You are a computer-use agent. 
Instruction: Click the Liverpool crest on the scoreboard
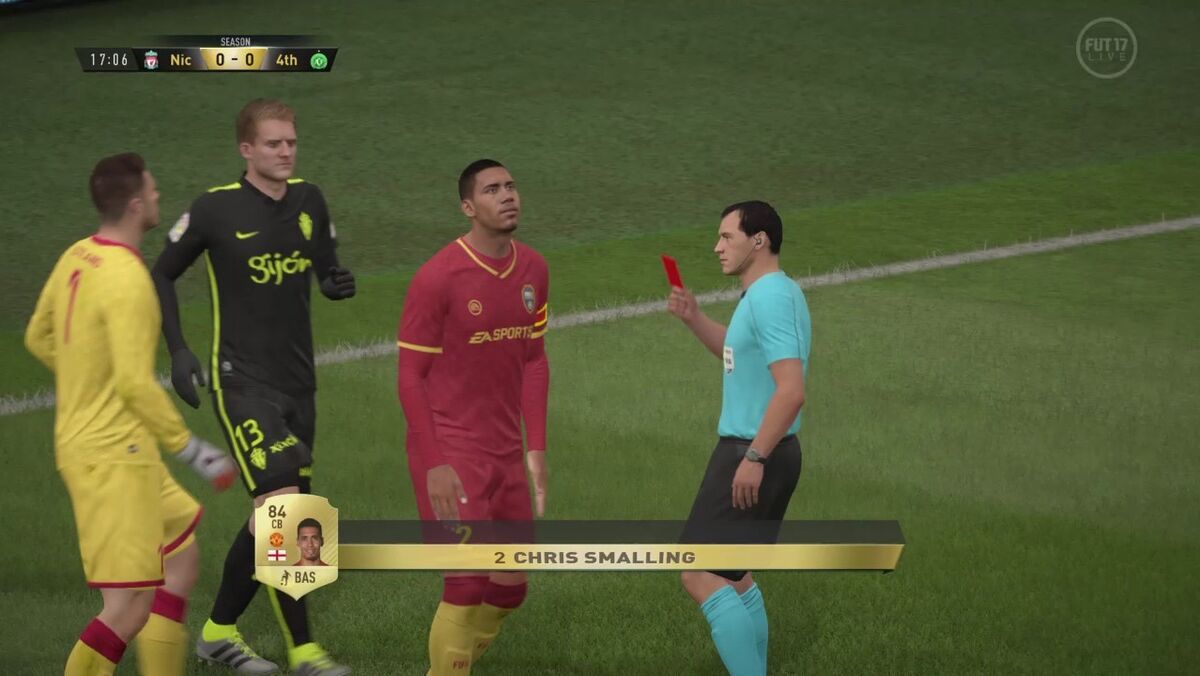click(x=151, y=60)
